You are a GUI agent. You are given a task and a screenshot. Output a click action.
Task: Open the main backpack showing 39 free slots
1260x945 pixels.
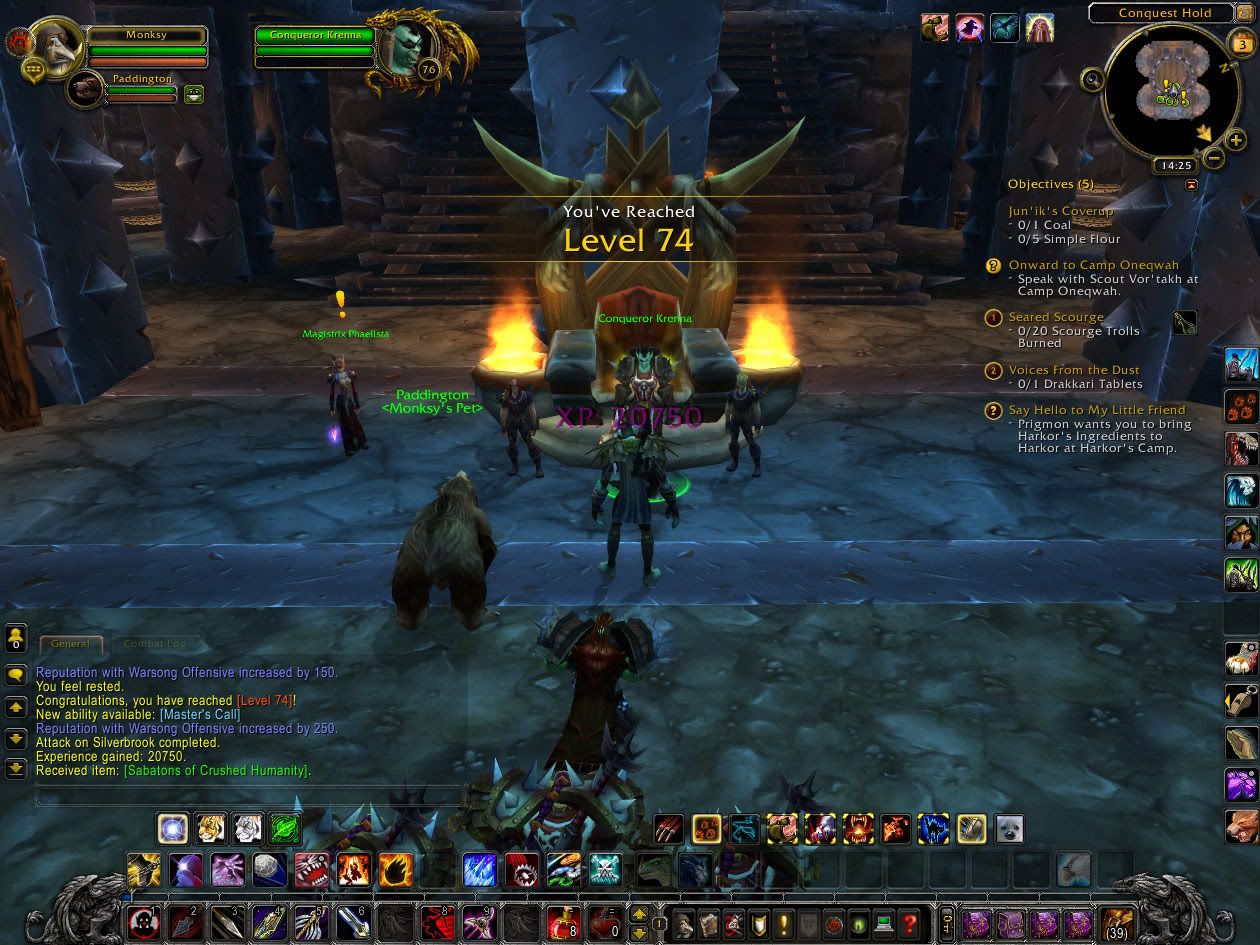click(x=1115, y=922)
